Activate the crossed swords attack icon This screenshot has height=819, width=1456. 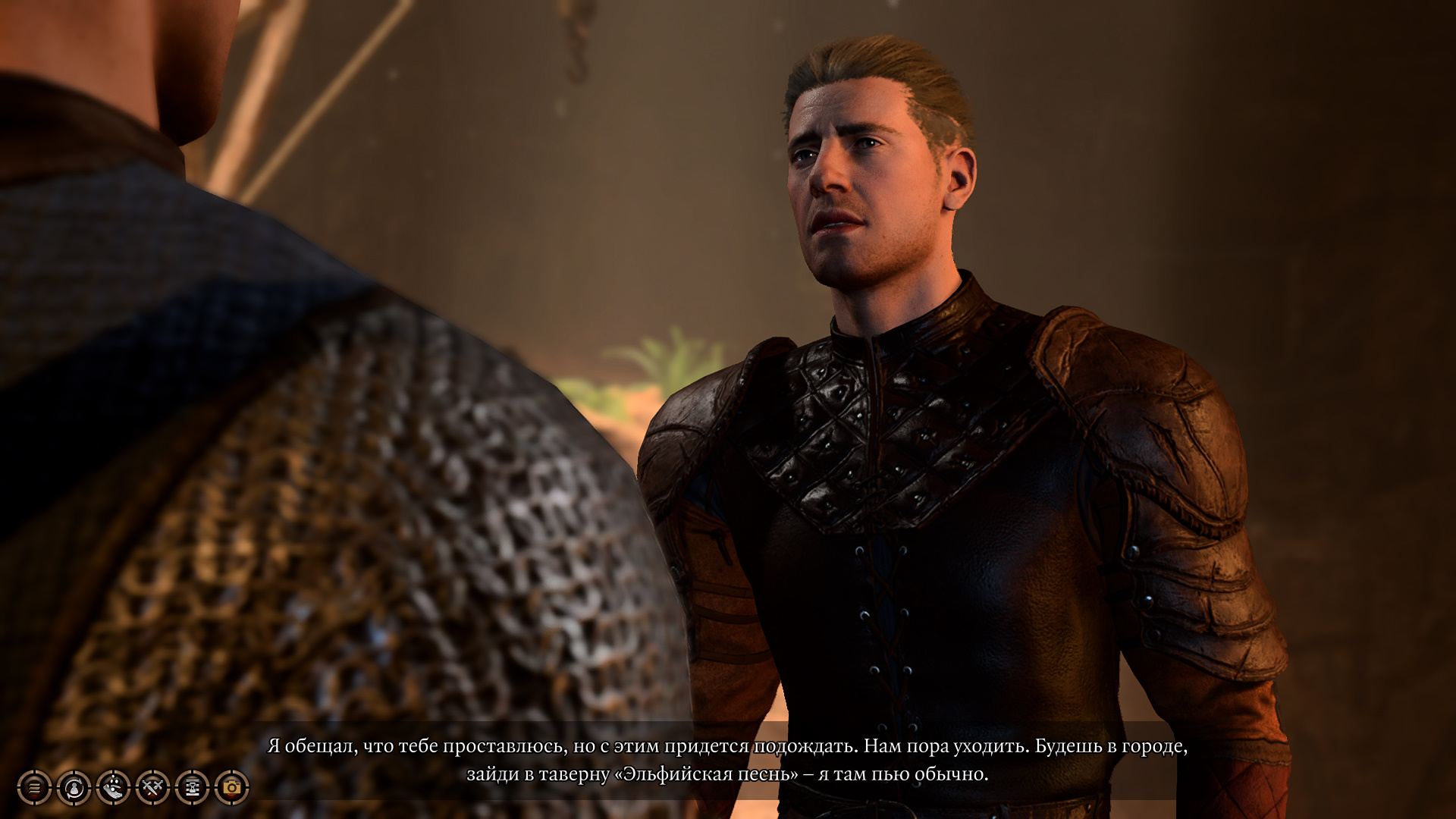pos(152,788)
